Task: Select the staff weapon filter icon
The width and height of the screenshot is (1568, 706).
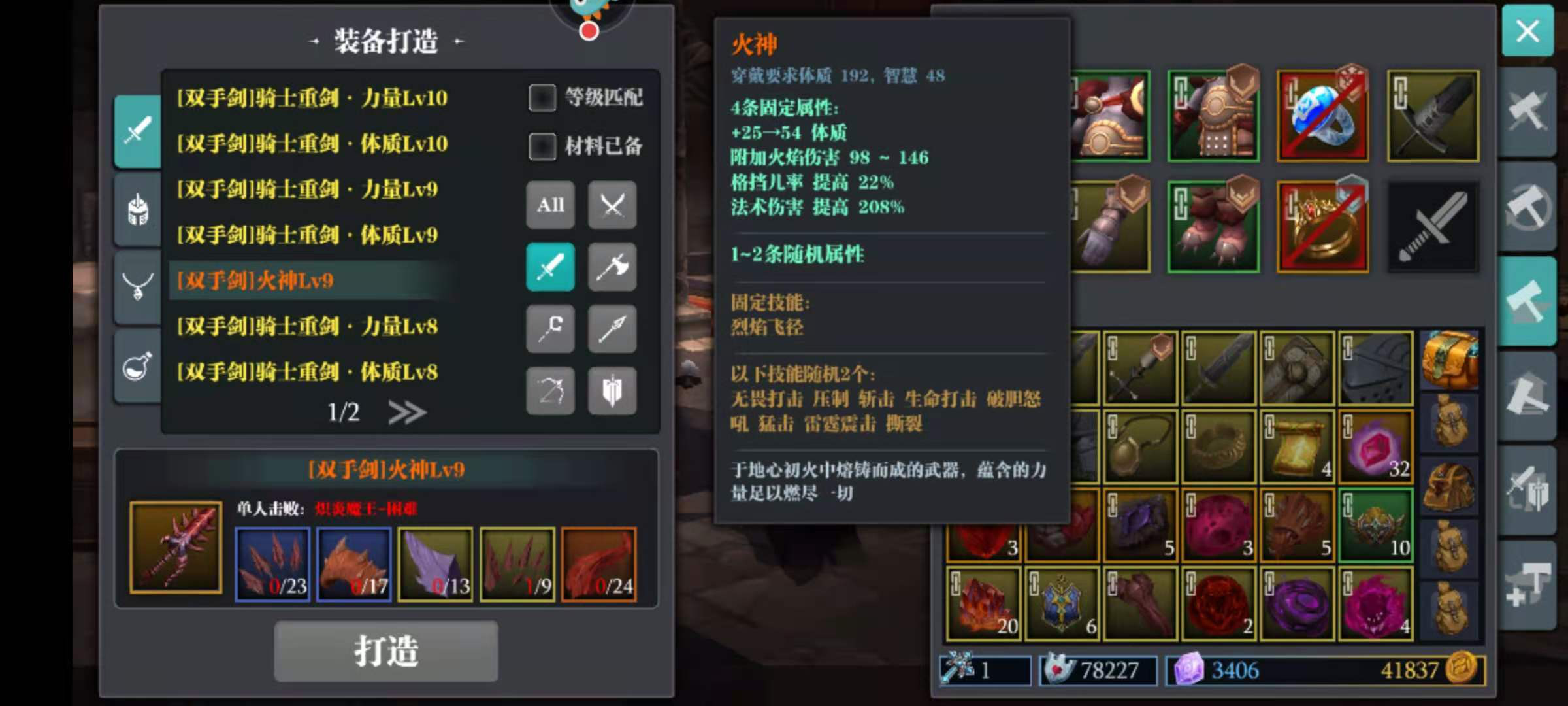Action: pos(551,329)
